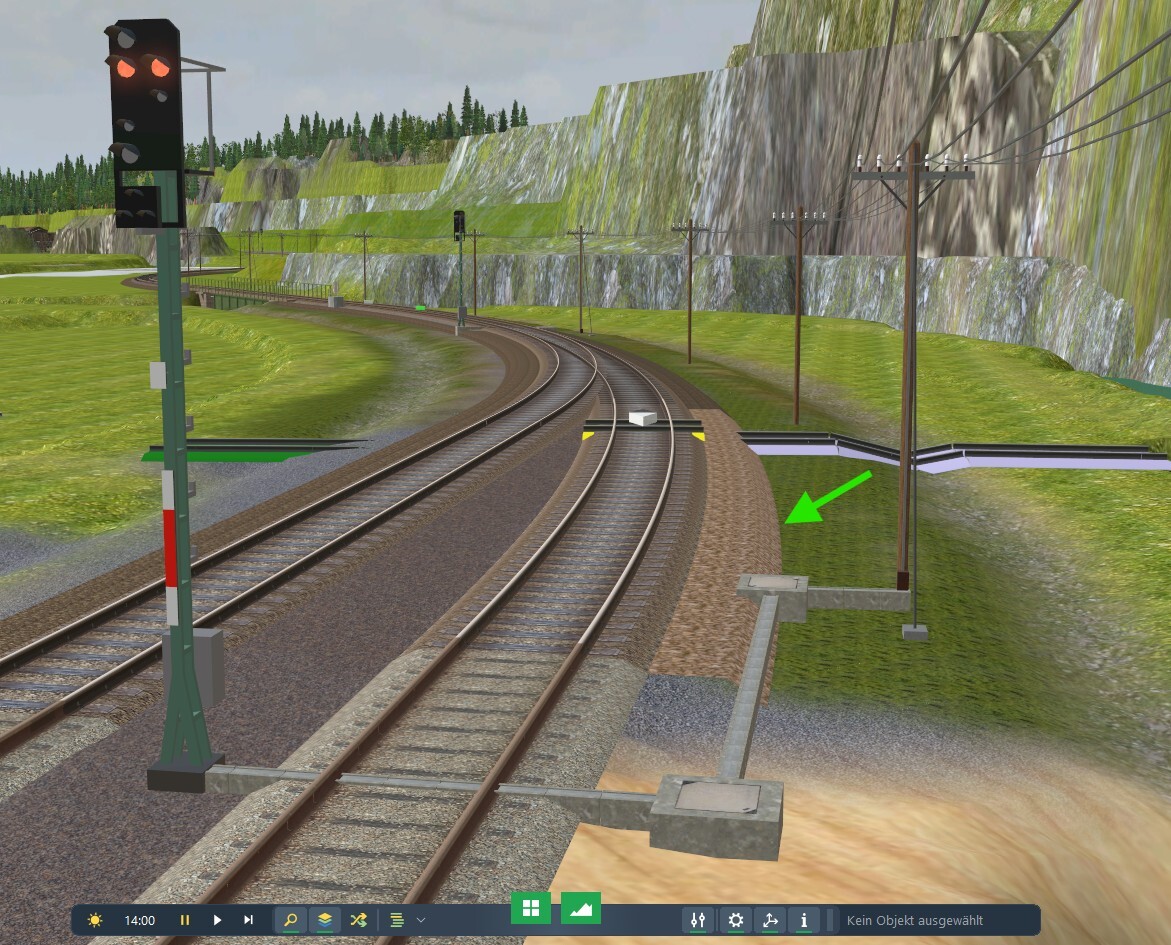Pause the simulation
This screenshot has height=945, width=1171.
[x=185, y=920]
